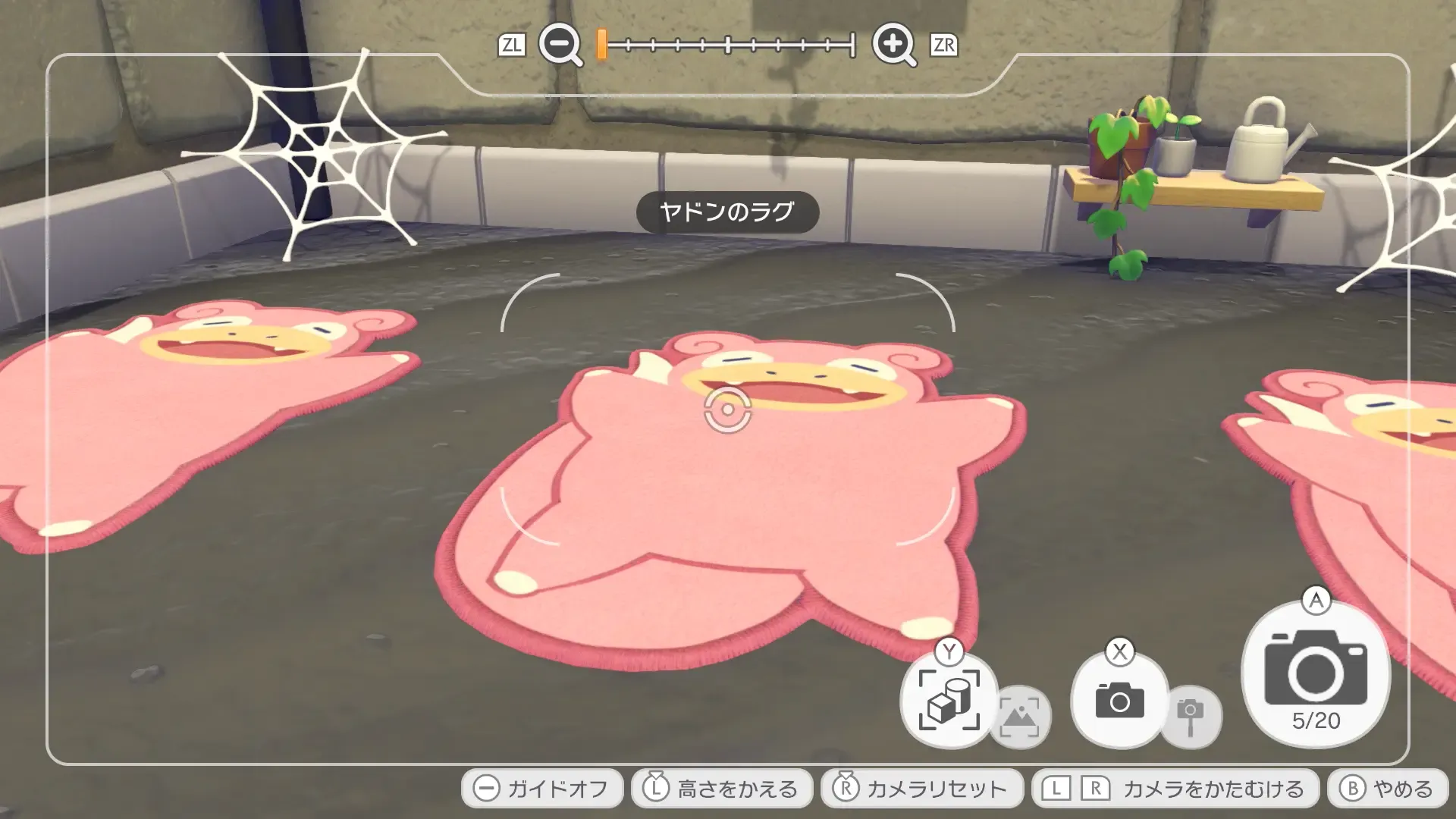1456x819 pixels.
Task: Click the ZL button prompt icon
Action: (x=513, y=45)
